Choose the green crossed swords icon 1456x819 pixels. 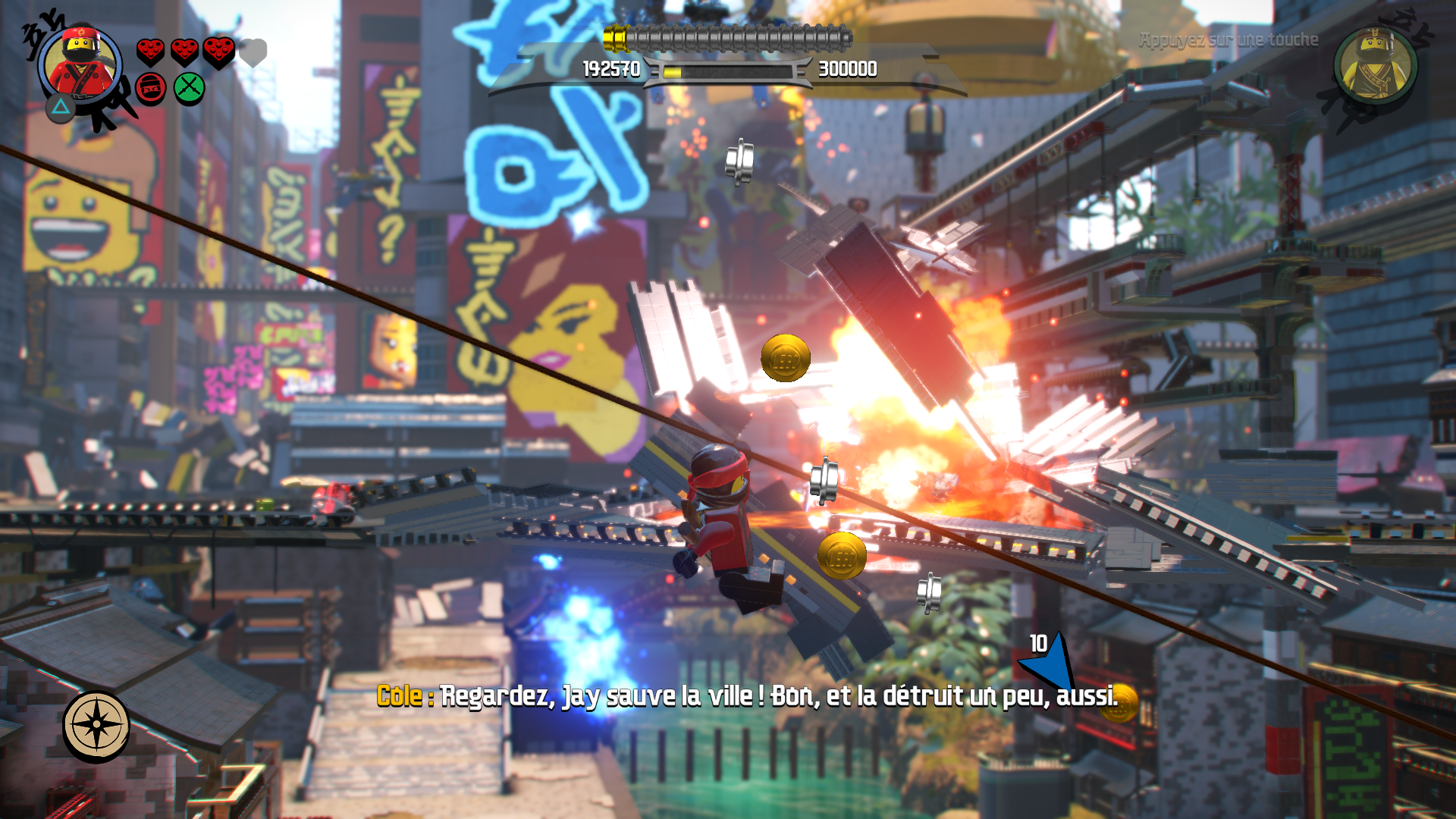[189, 88]
